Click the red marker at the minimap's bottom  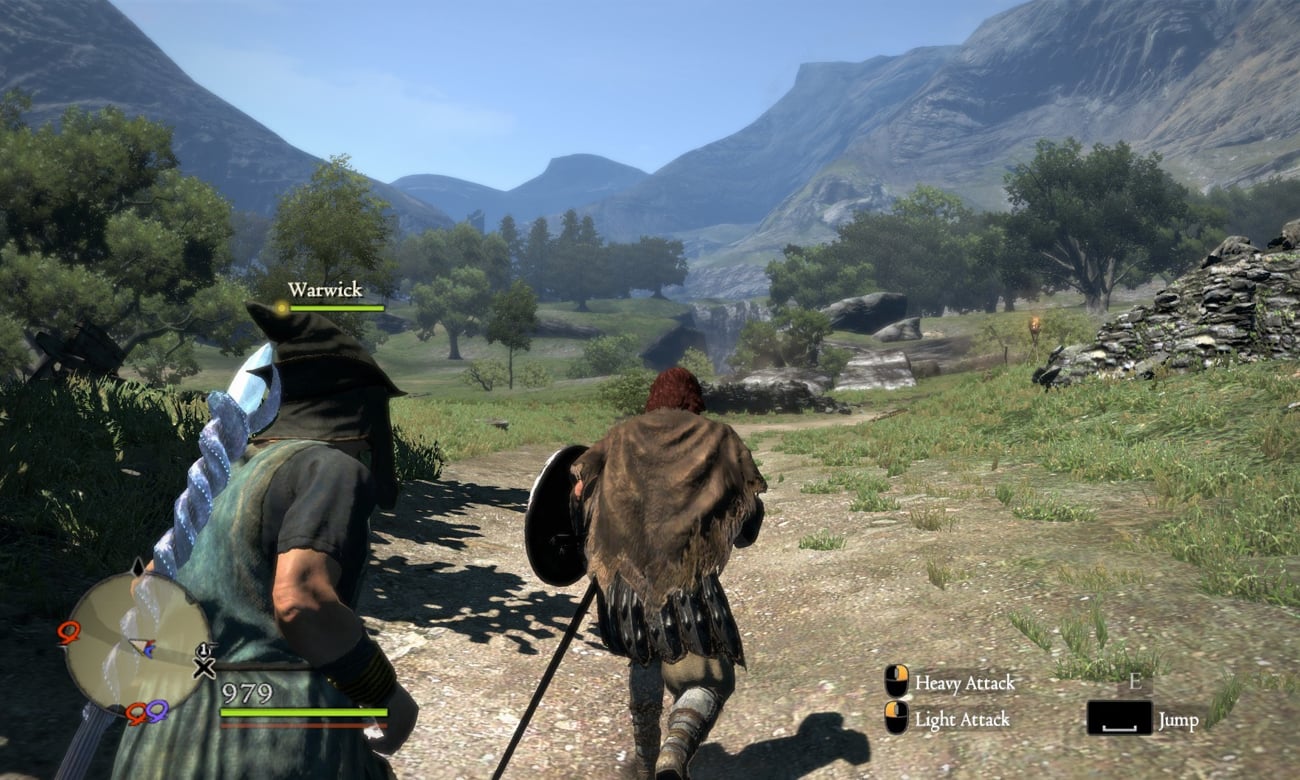tap(136, 714)
